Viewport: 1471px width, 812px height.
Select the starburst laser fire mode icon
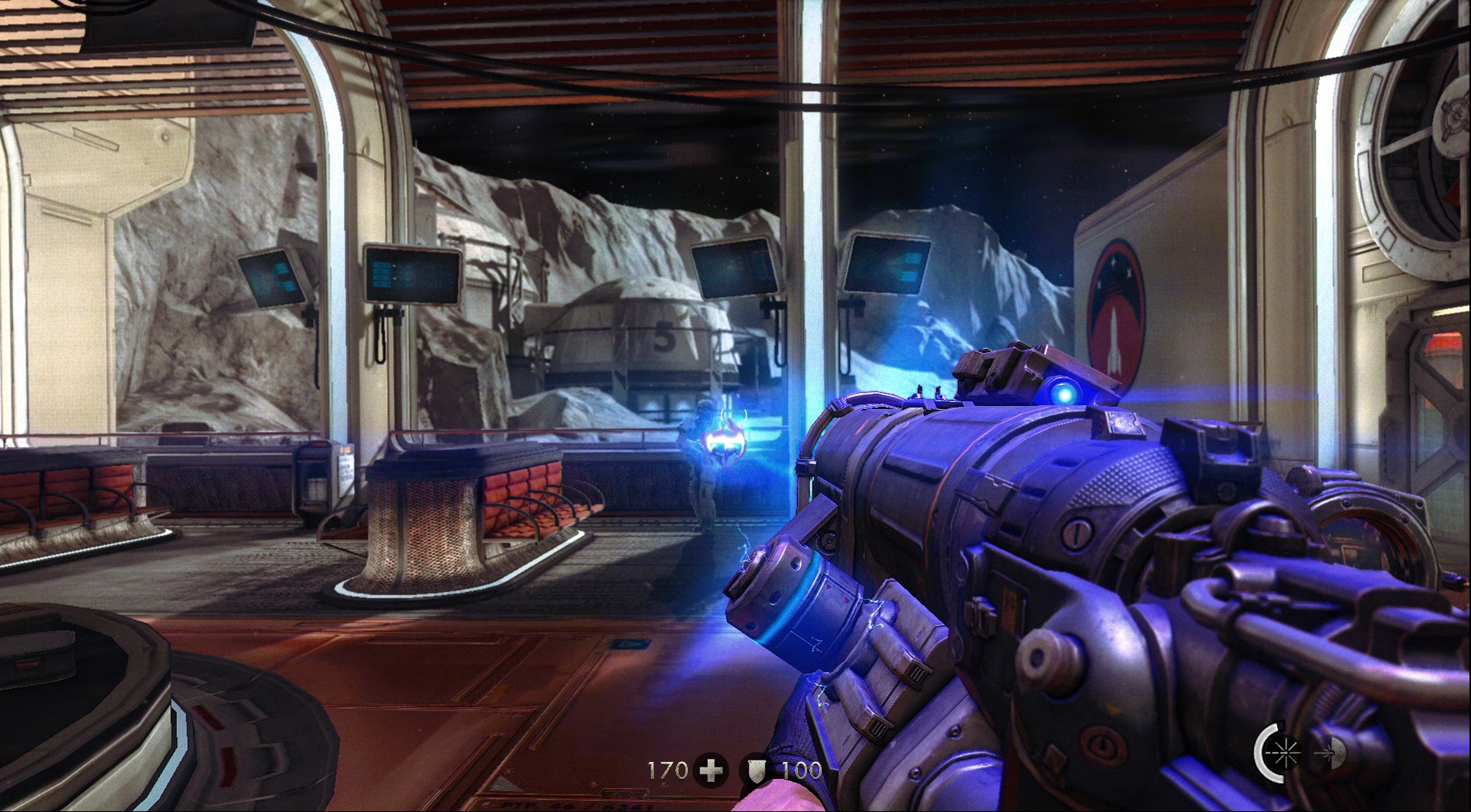1283,751
